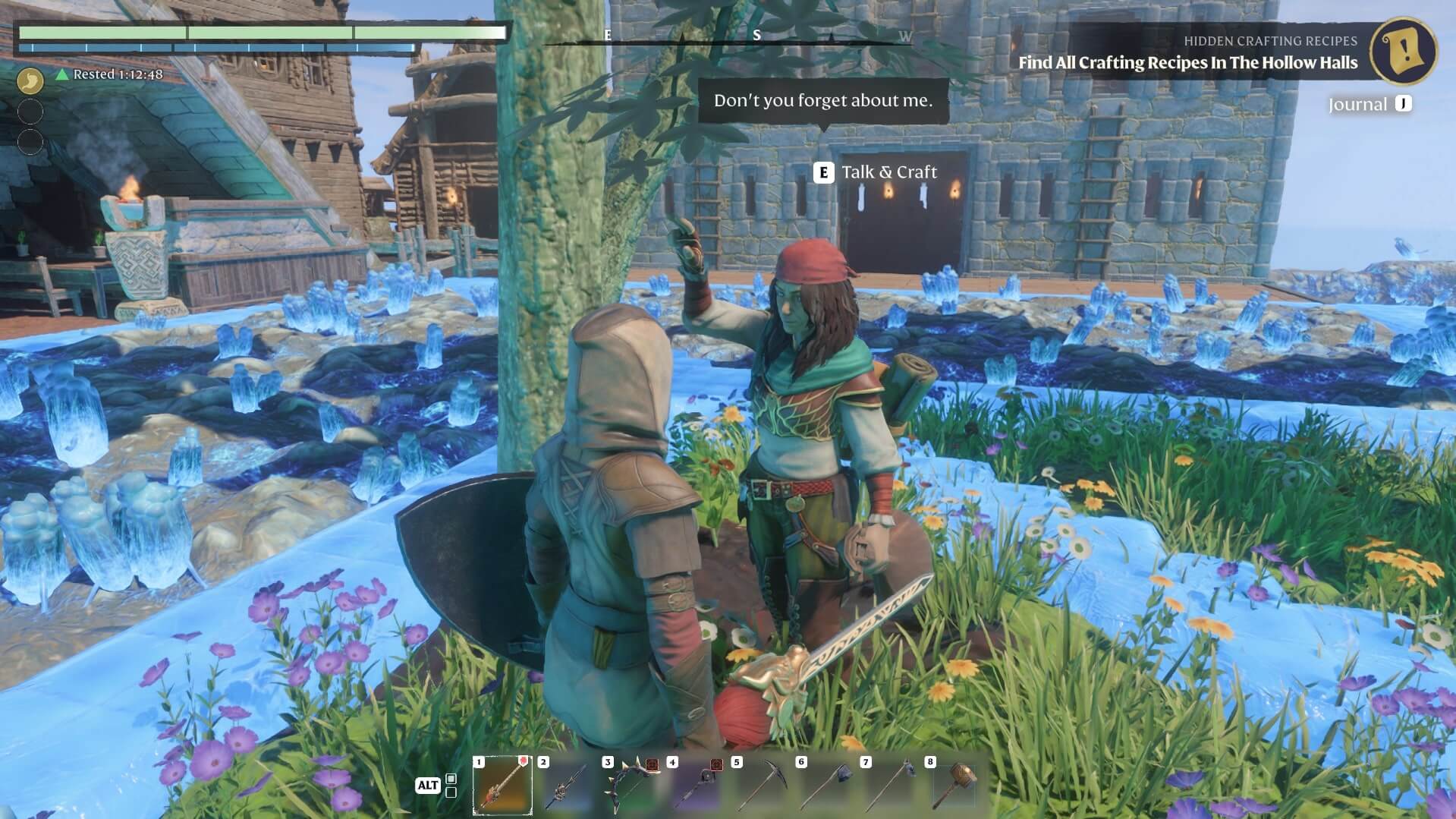Switch to the second hotbar row indicator
This screenshot has width=1456, height=819.
tap(451, 792)
